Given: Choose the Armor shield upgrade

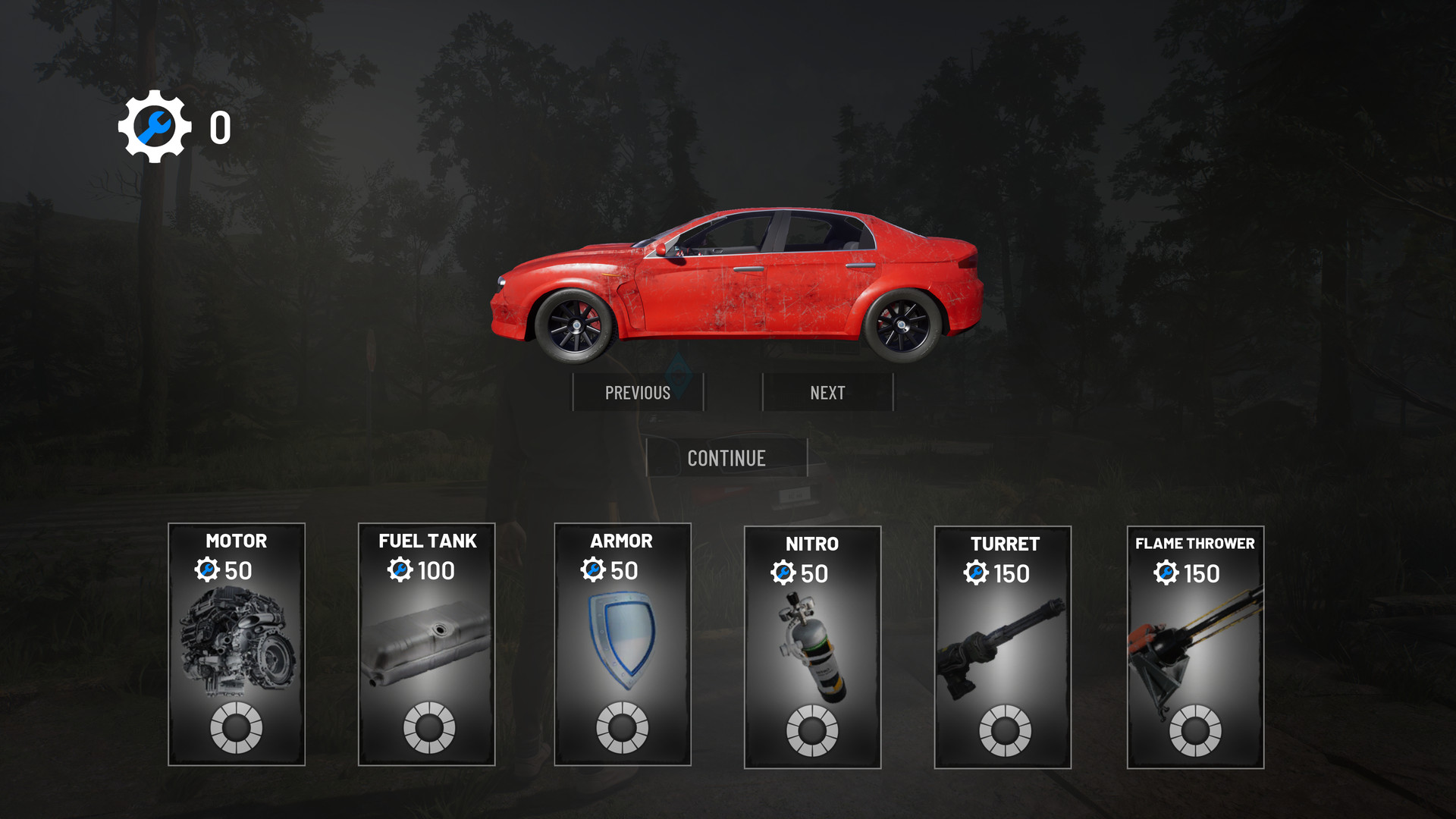Looking at the screenshot, I should click(x=623, y=644).
